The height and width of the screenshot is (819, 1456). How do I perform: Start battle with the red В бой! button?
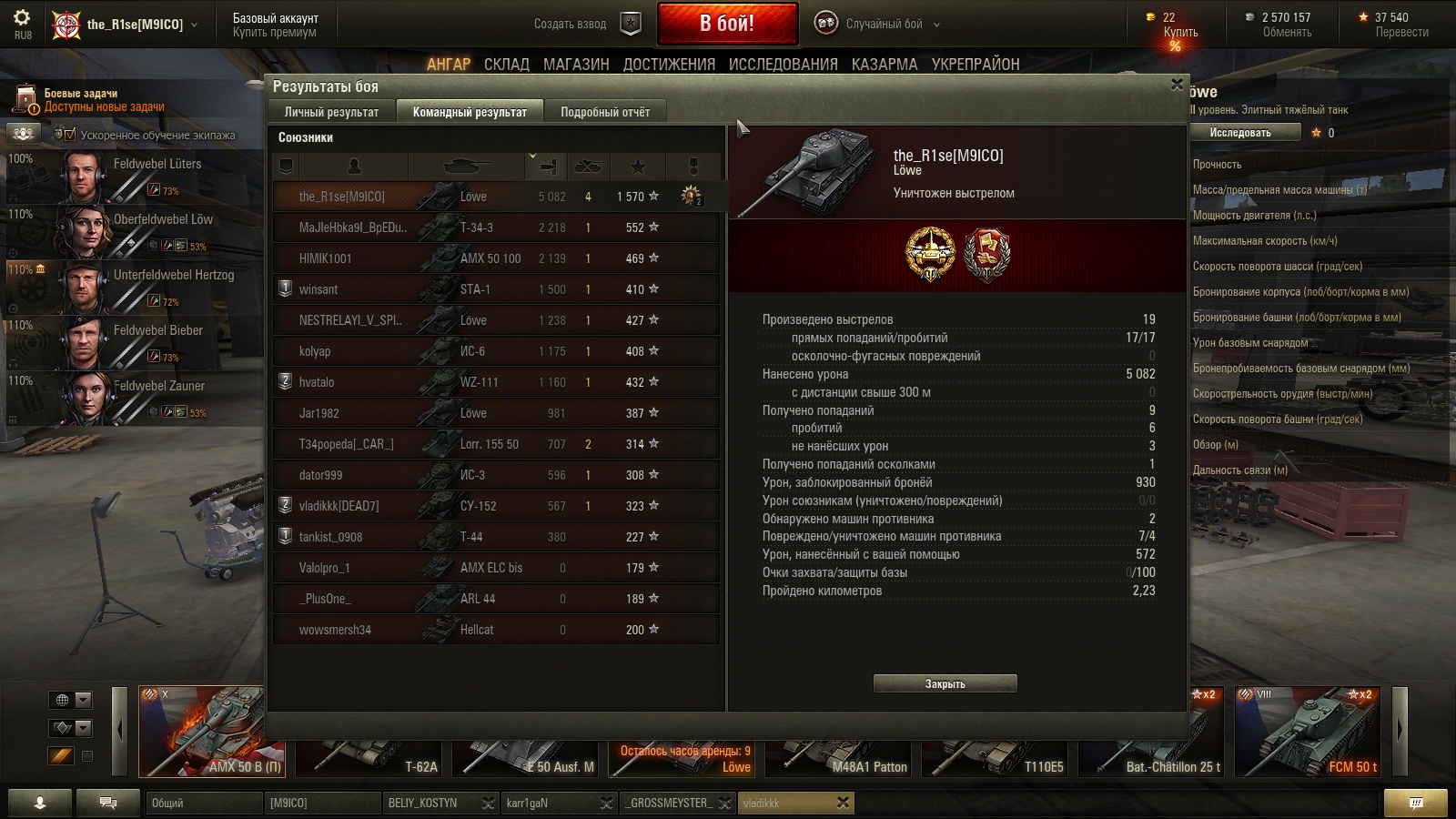click(727, 24)
